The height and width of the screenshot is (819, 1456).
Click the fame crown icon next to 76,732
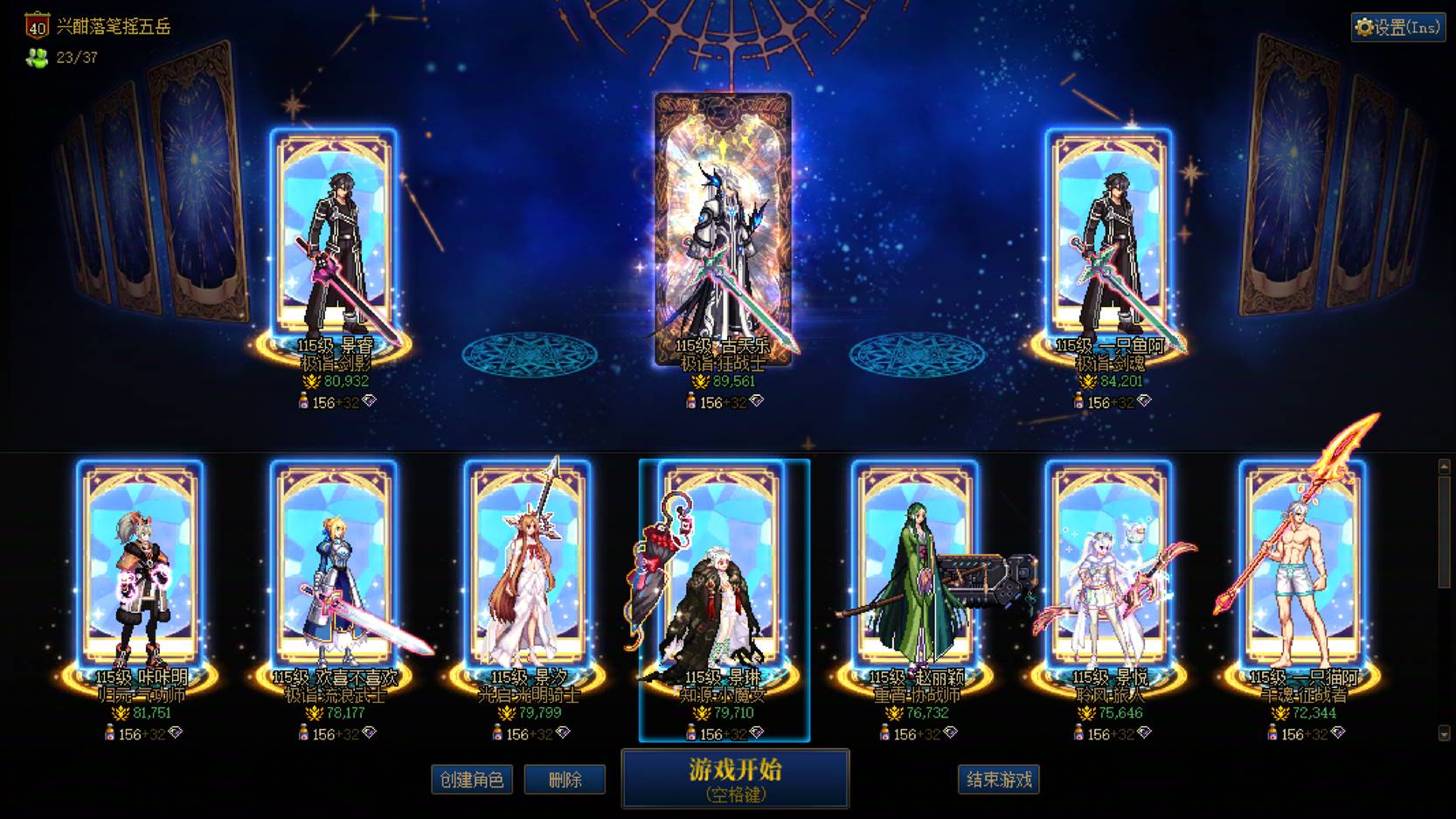click(894, 712)
